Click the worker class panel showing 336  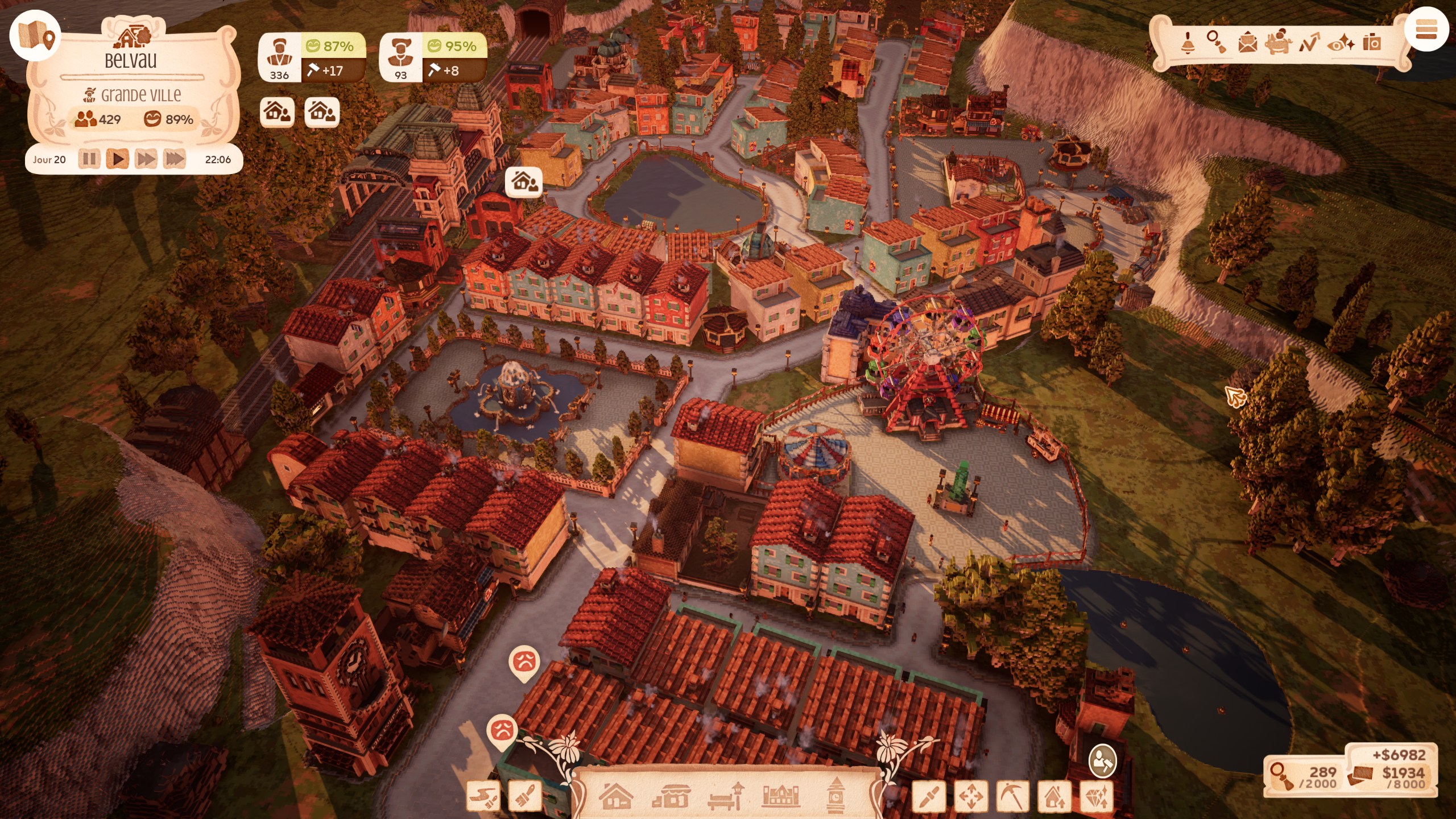[312, 57]
